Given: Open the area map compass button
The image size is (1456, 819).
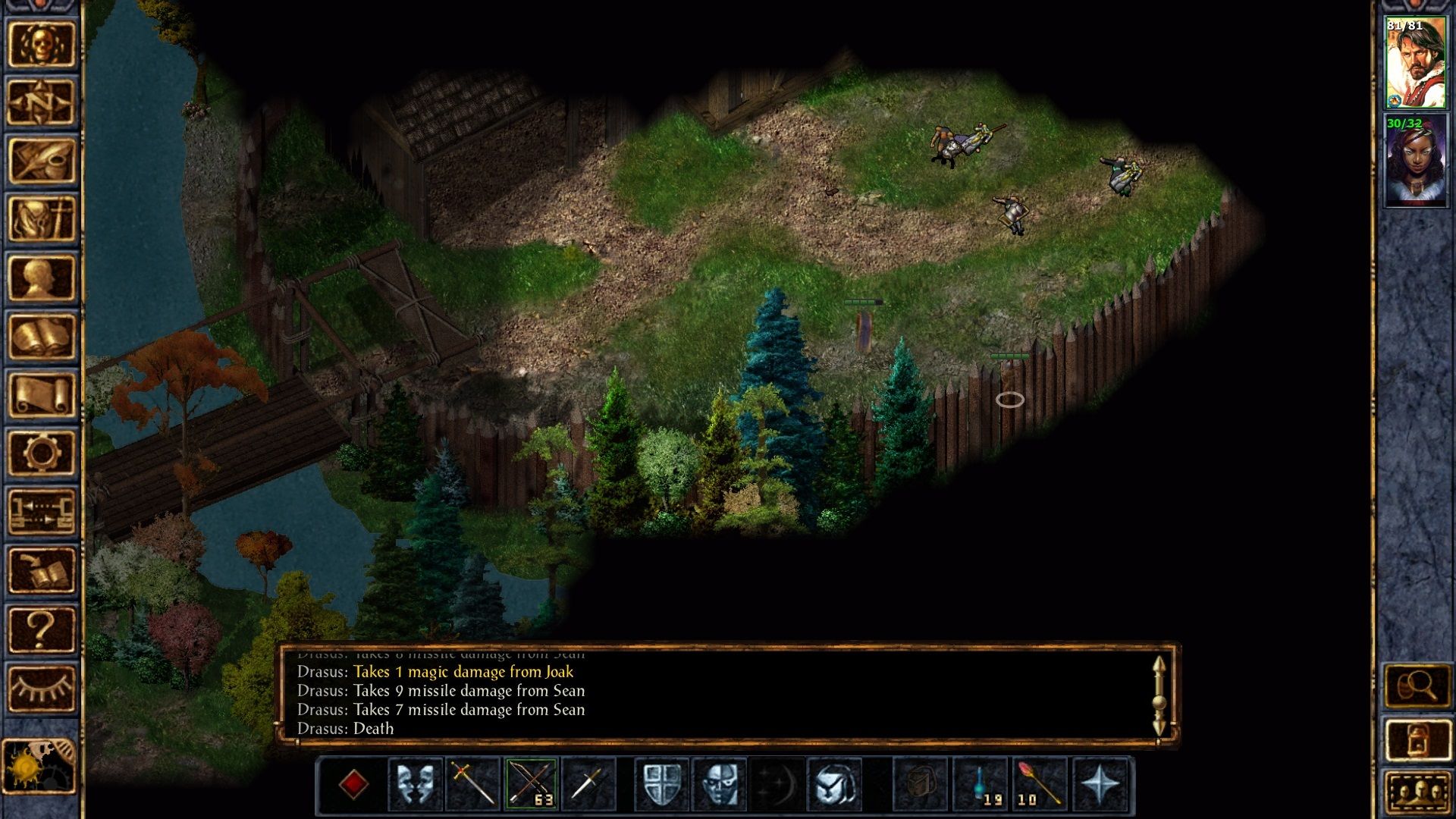Looking at the screenshot, I should (x=42, y=102).
